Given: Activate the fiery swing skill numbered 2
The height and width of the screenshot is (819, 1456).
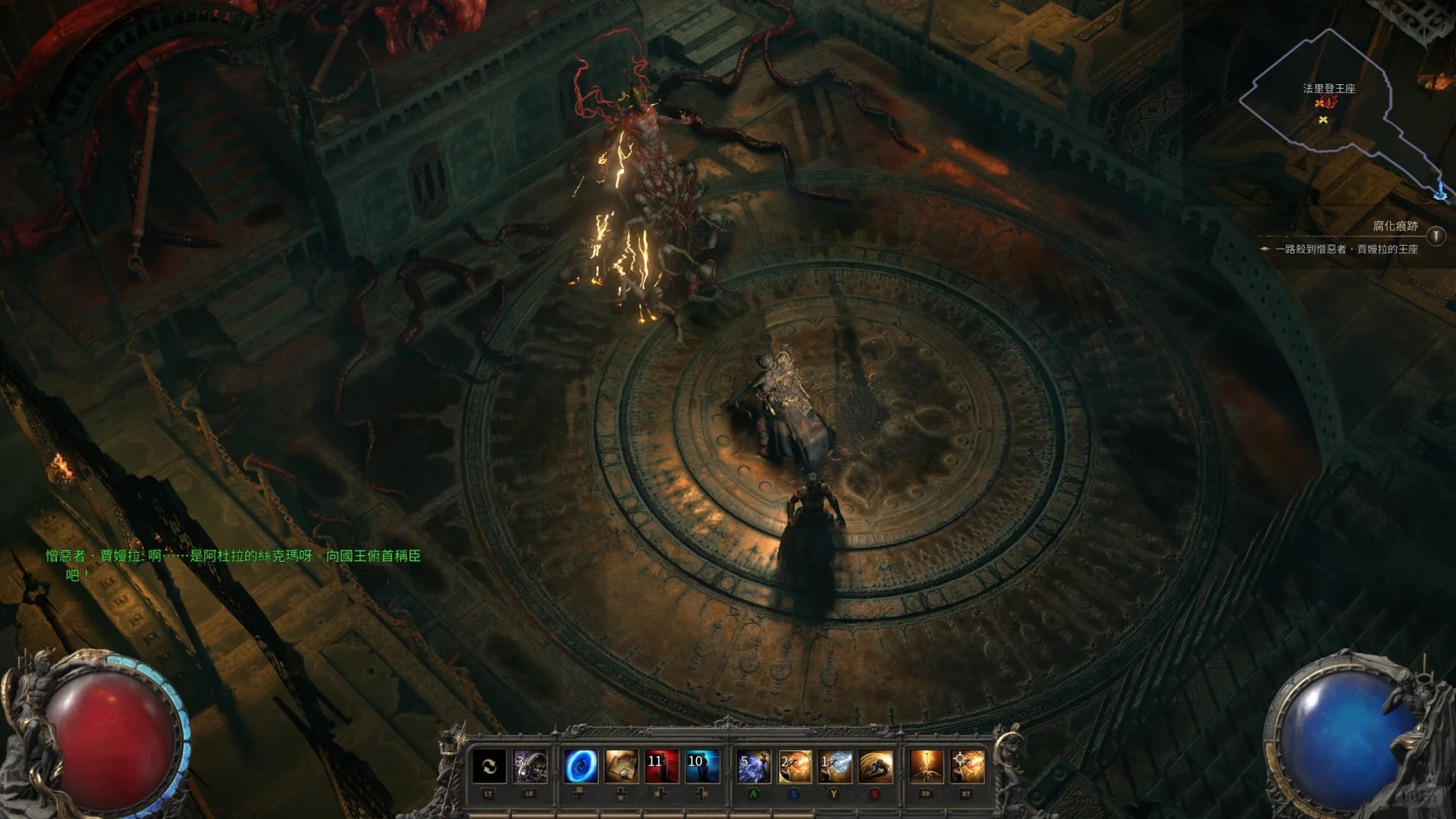Looking at the screenshot, I should click(x=794, y=767).
